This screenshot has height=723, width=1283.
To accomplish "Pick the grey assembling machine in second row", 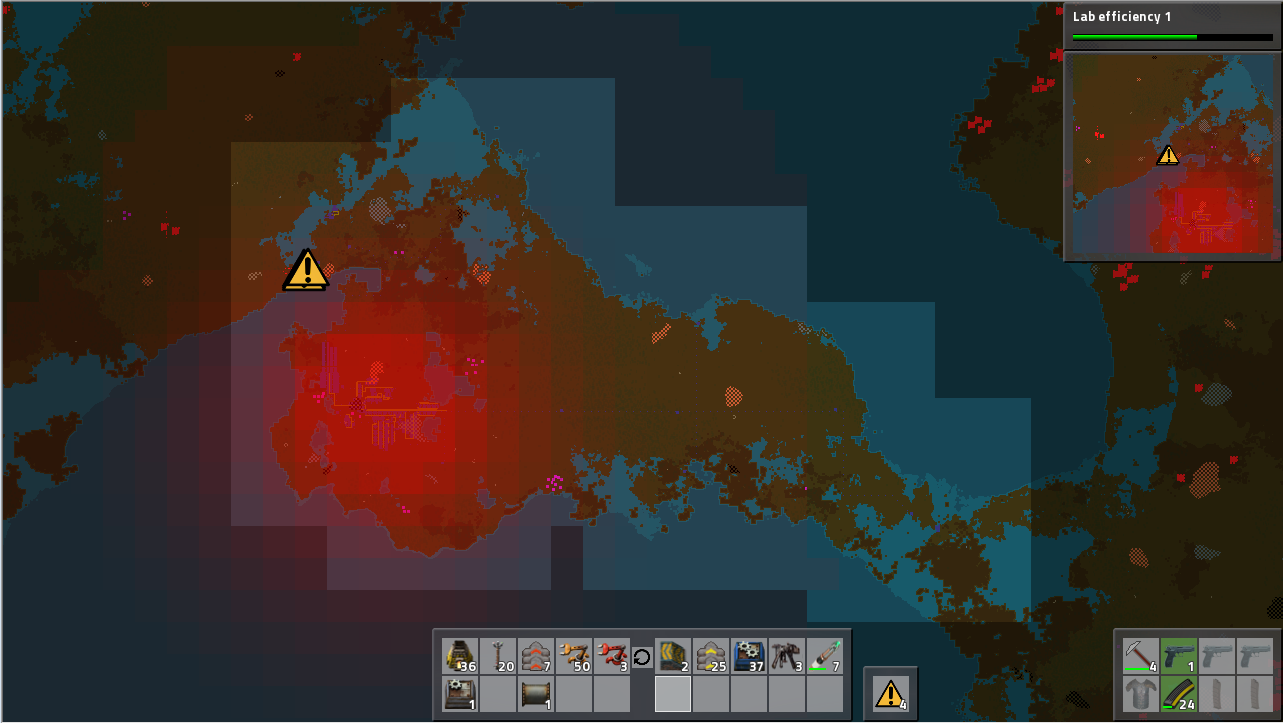I will 460,694.
